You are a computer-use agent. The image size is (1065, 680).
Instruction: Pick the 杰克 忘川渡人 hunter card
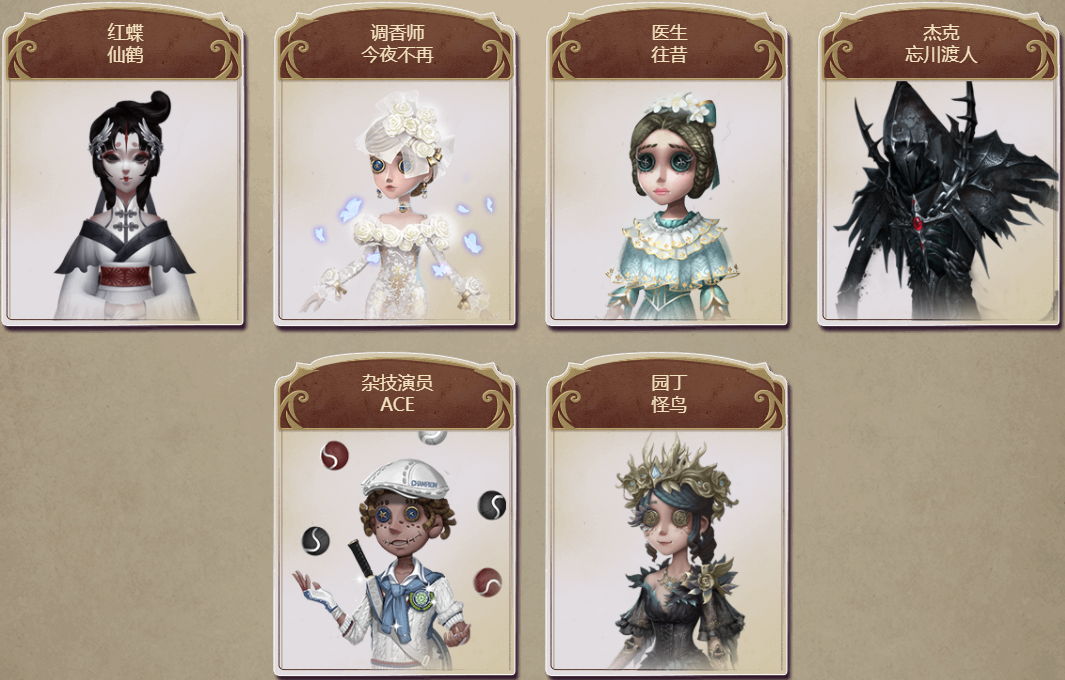pyautogui.click(x=941, y=200)
